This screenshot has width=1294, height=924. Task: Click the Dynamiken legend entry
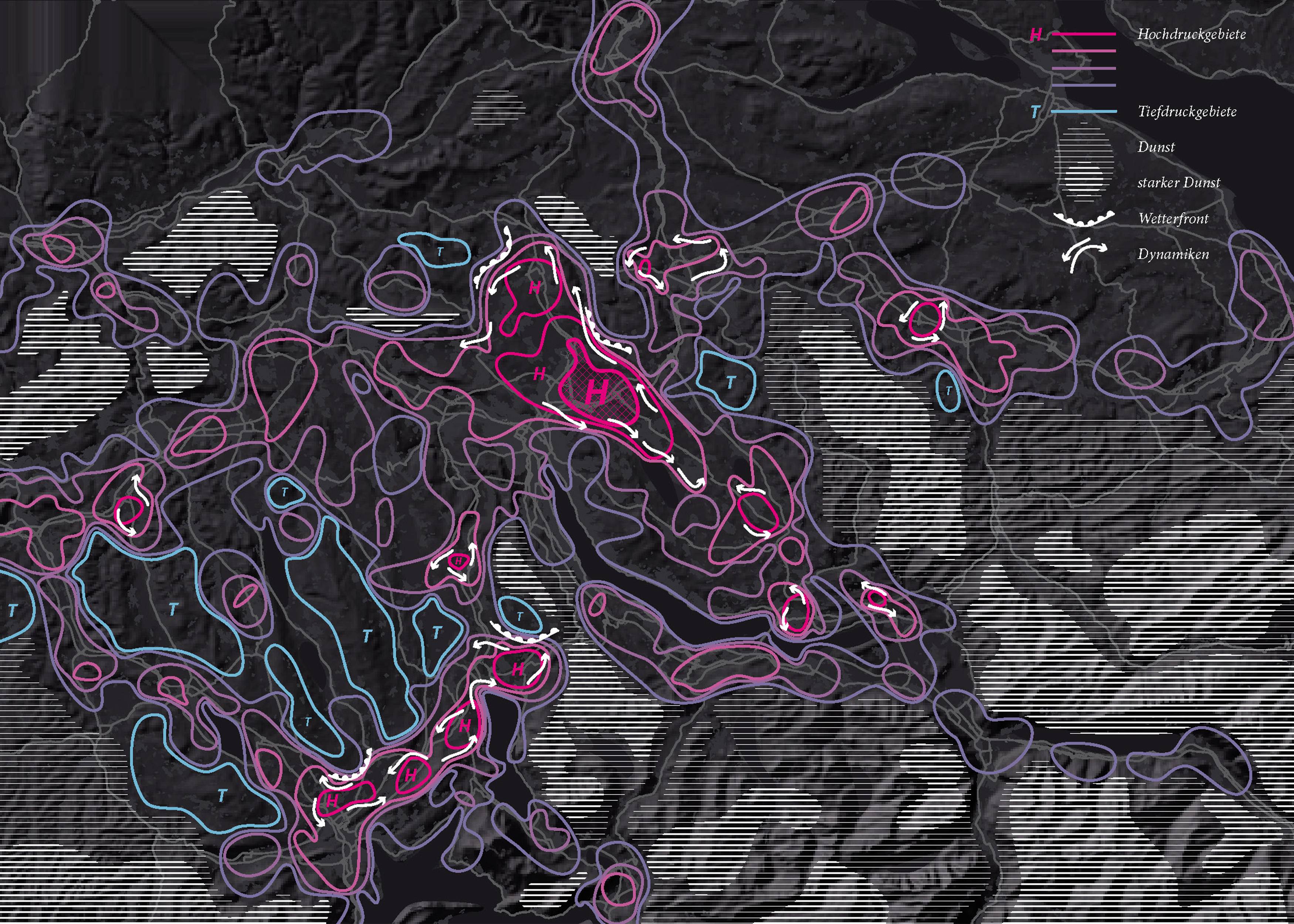tap(1173, 254)
